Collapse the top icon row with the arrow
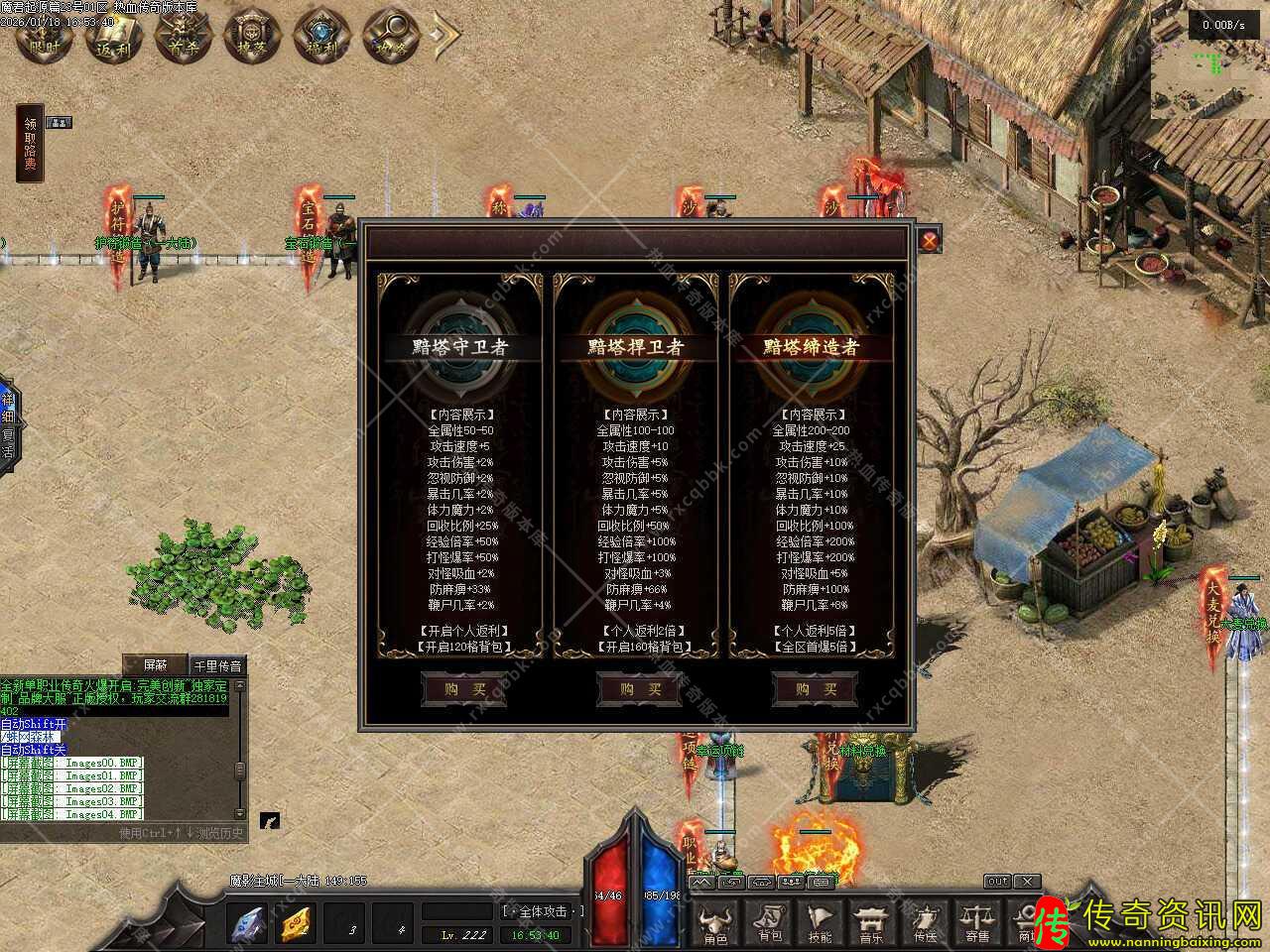Image resolution: width=1270 pixels, height=952 pixels. point(444,37)
